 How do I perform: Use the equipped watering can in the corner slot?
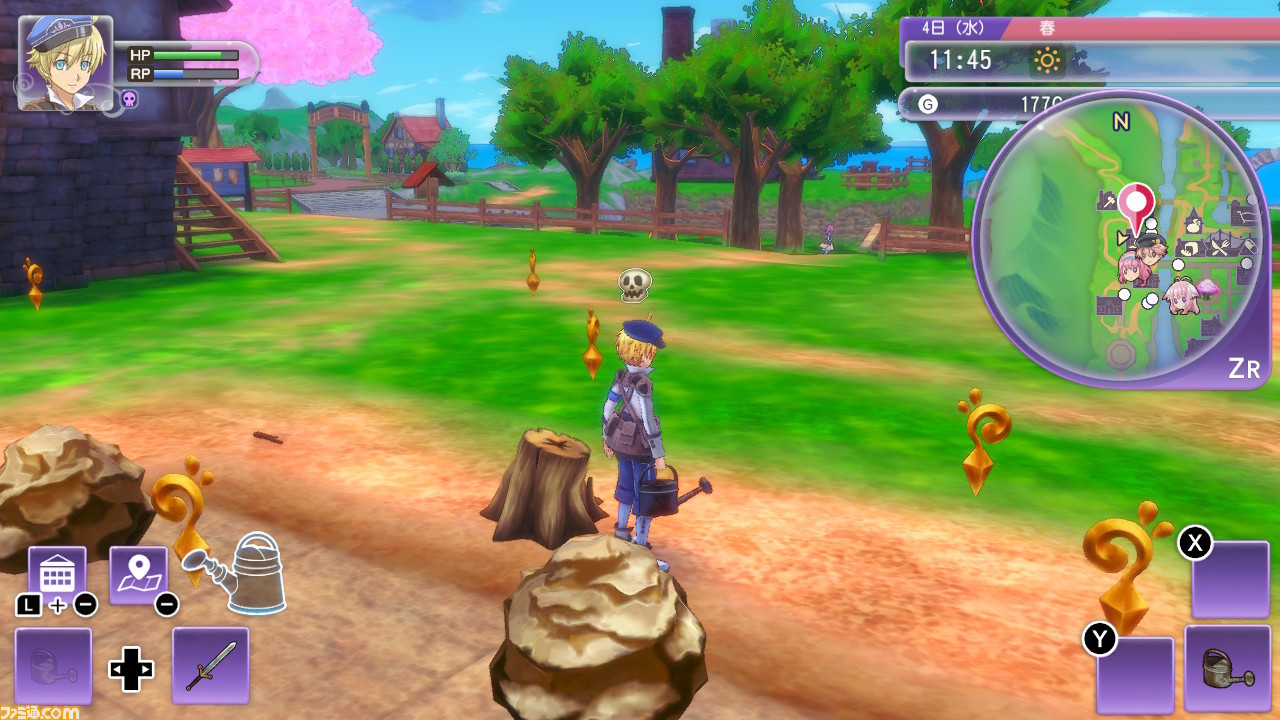click(1226, 668)
